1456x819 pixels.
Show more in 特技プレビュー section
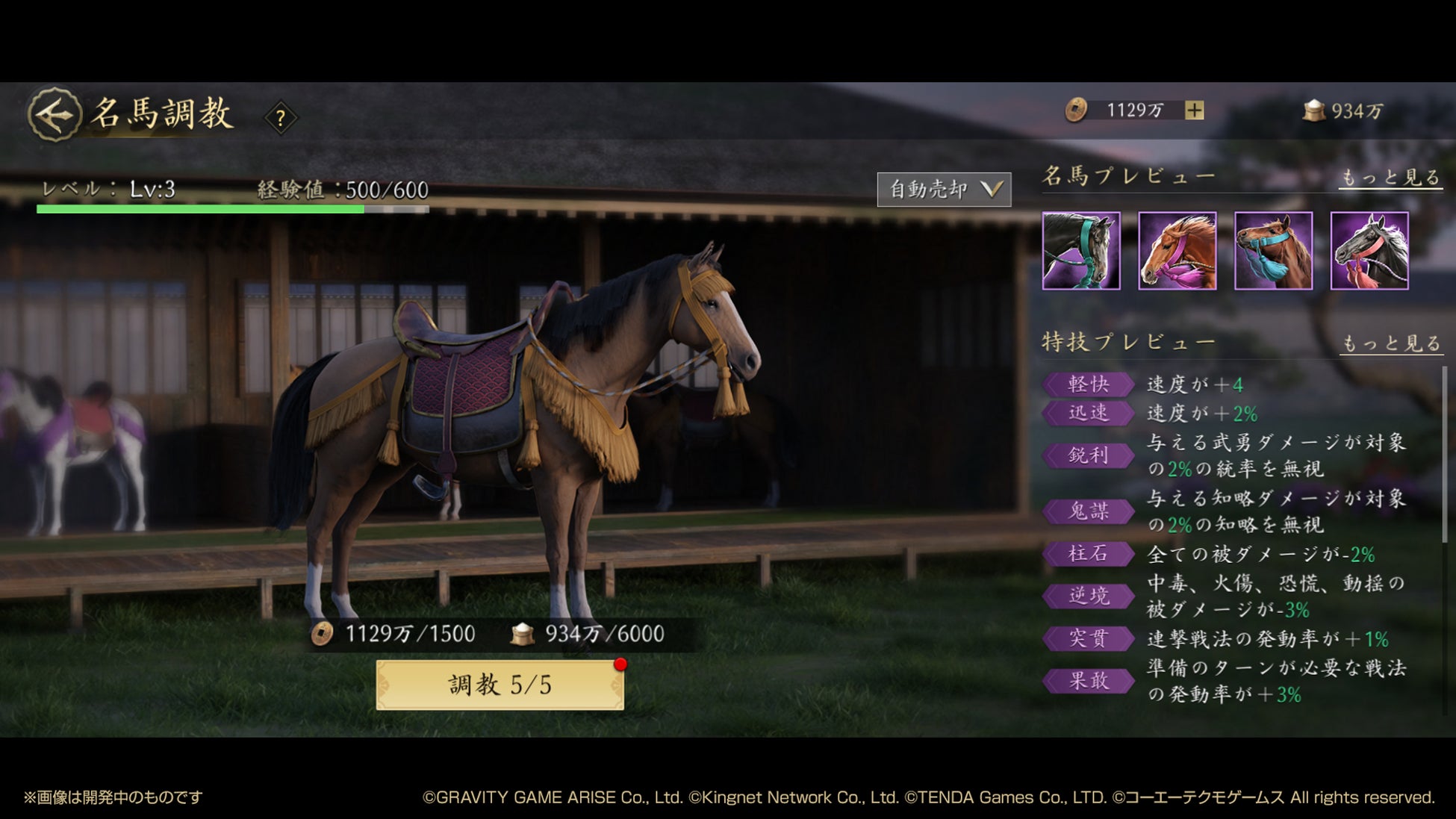(1390, 343)
